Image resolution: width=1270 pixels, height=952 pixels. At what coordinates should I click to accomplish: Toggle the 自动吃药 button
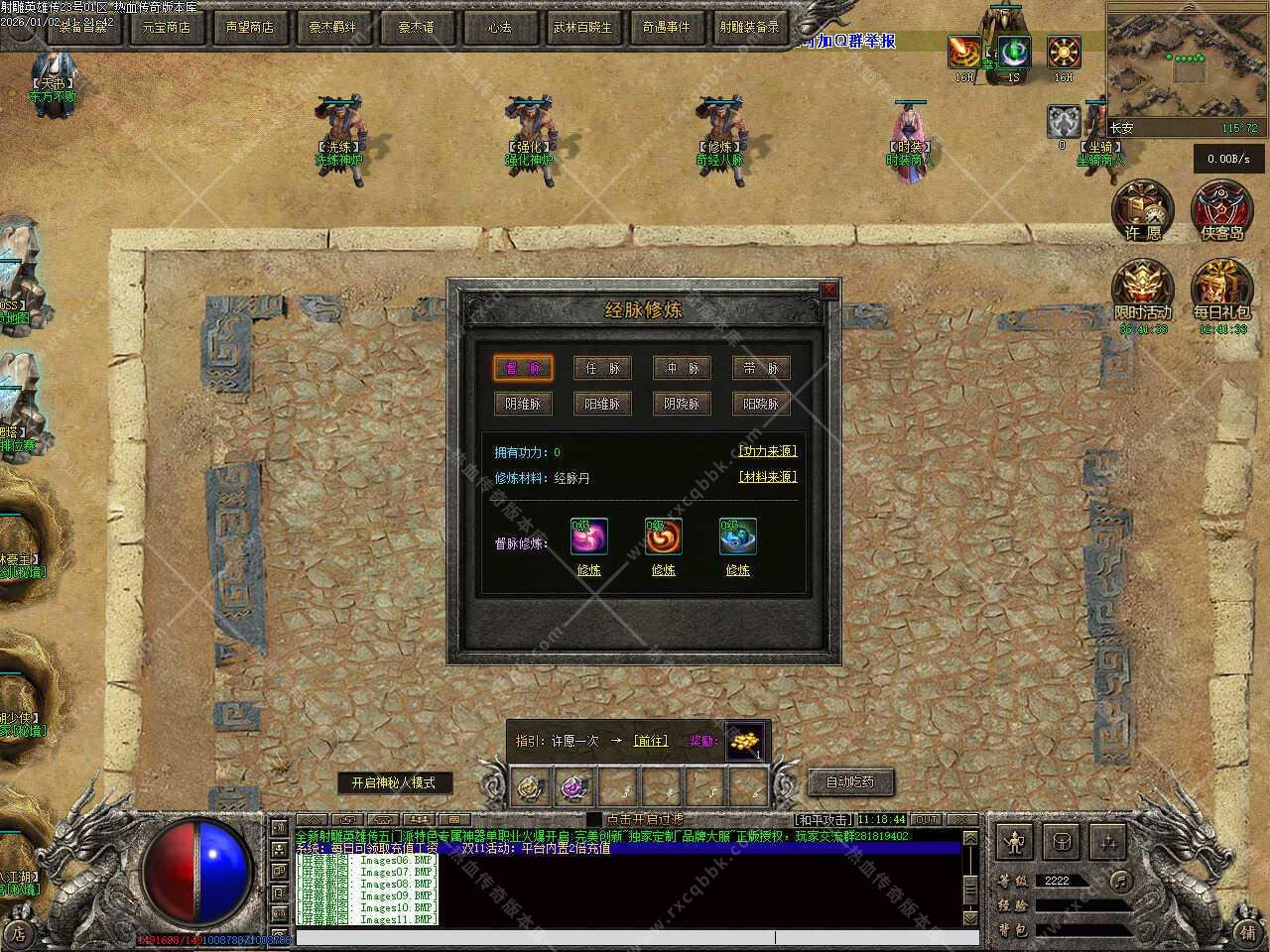click(x=850, y=781)
